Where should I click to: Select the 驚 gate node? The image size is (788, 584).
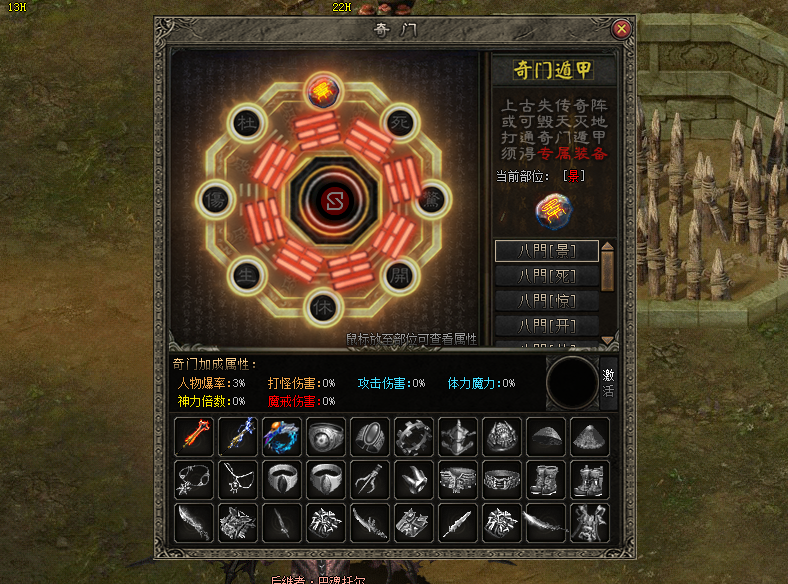coord(432,197)
